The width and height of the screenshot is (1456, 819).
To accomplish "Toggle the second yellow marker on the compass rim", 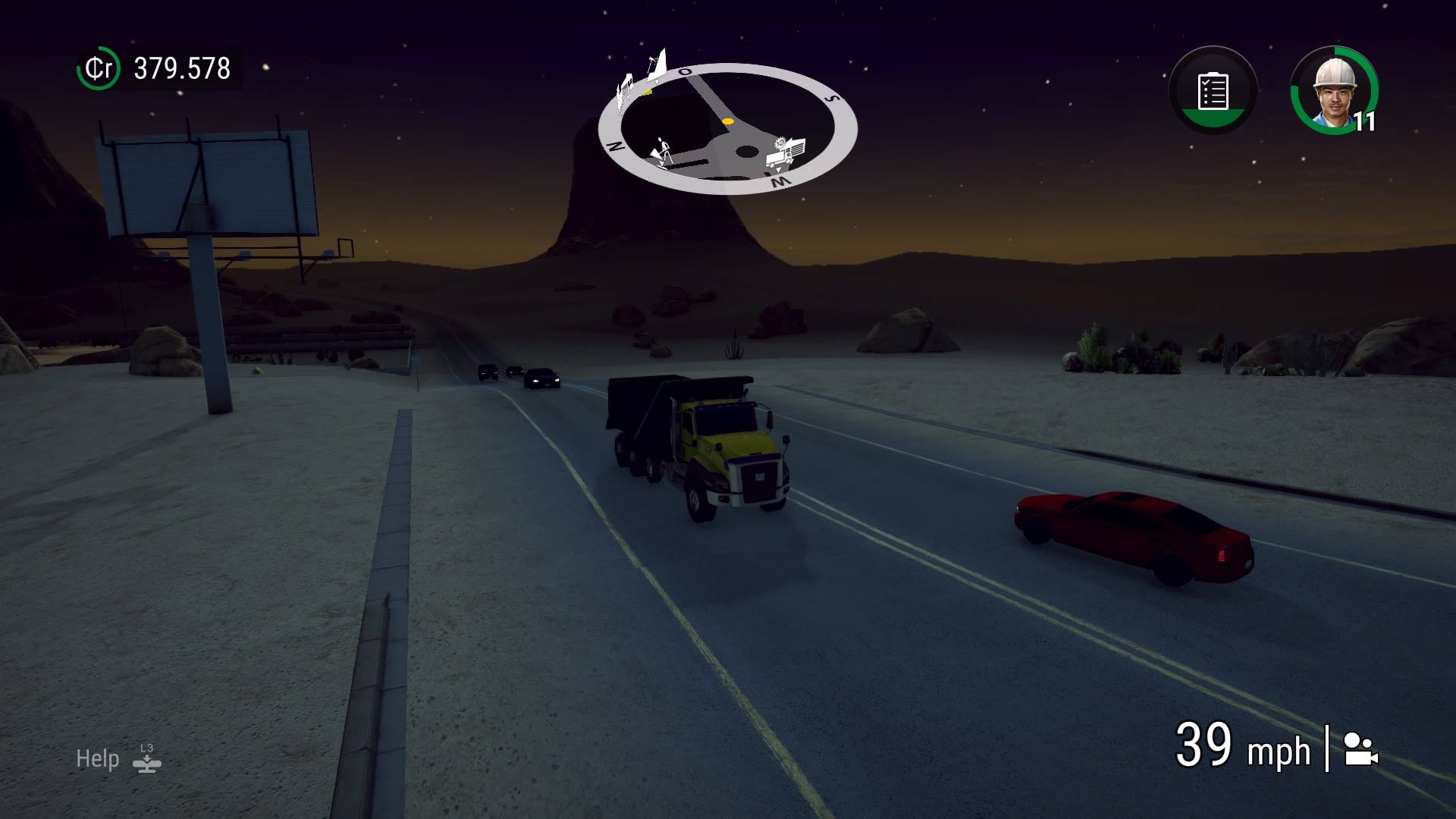I will [x=646, y=93].
